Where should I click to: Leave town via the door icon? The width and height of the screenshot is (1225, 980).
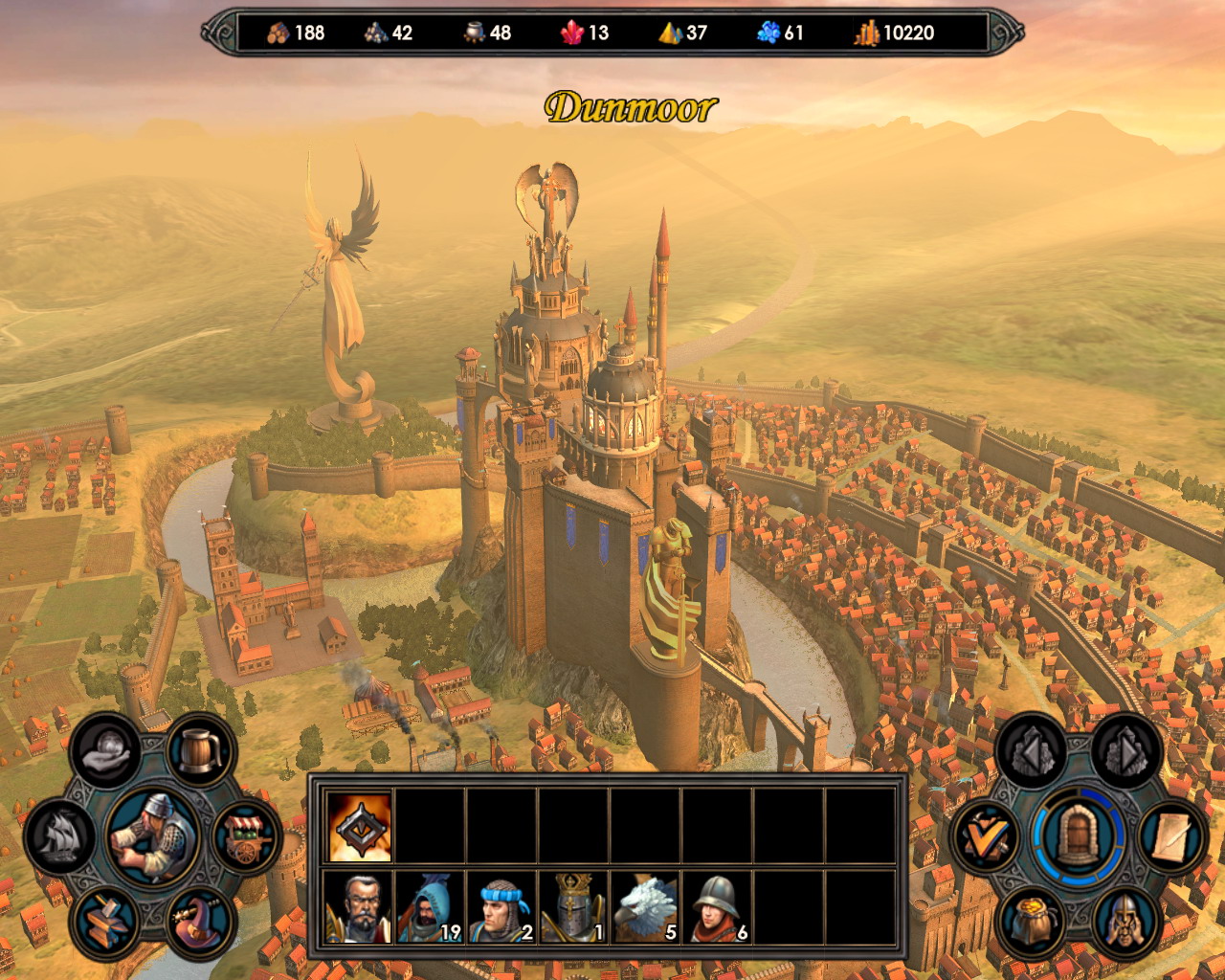(x=1079, y=837)
